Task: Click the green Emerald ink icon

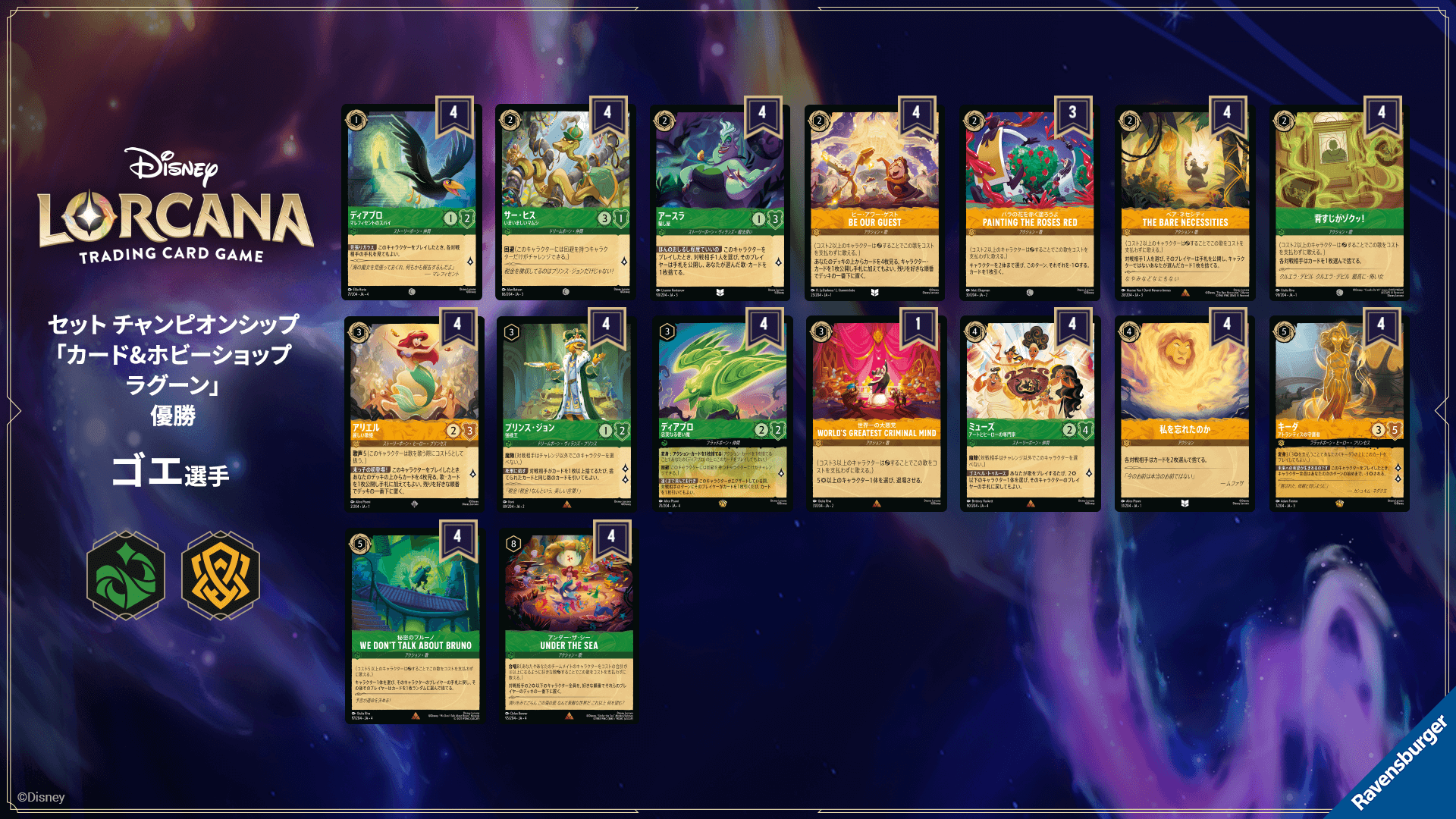Action: [126, 576]
